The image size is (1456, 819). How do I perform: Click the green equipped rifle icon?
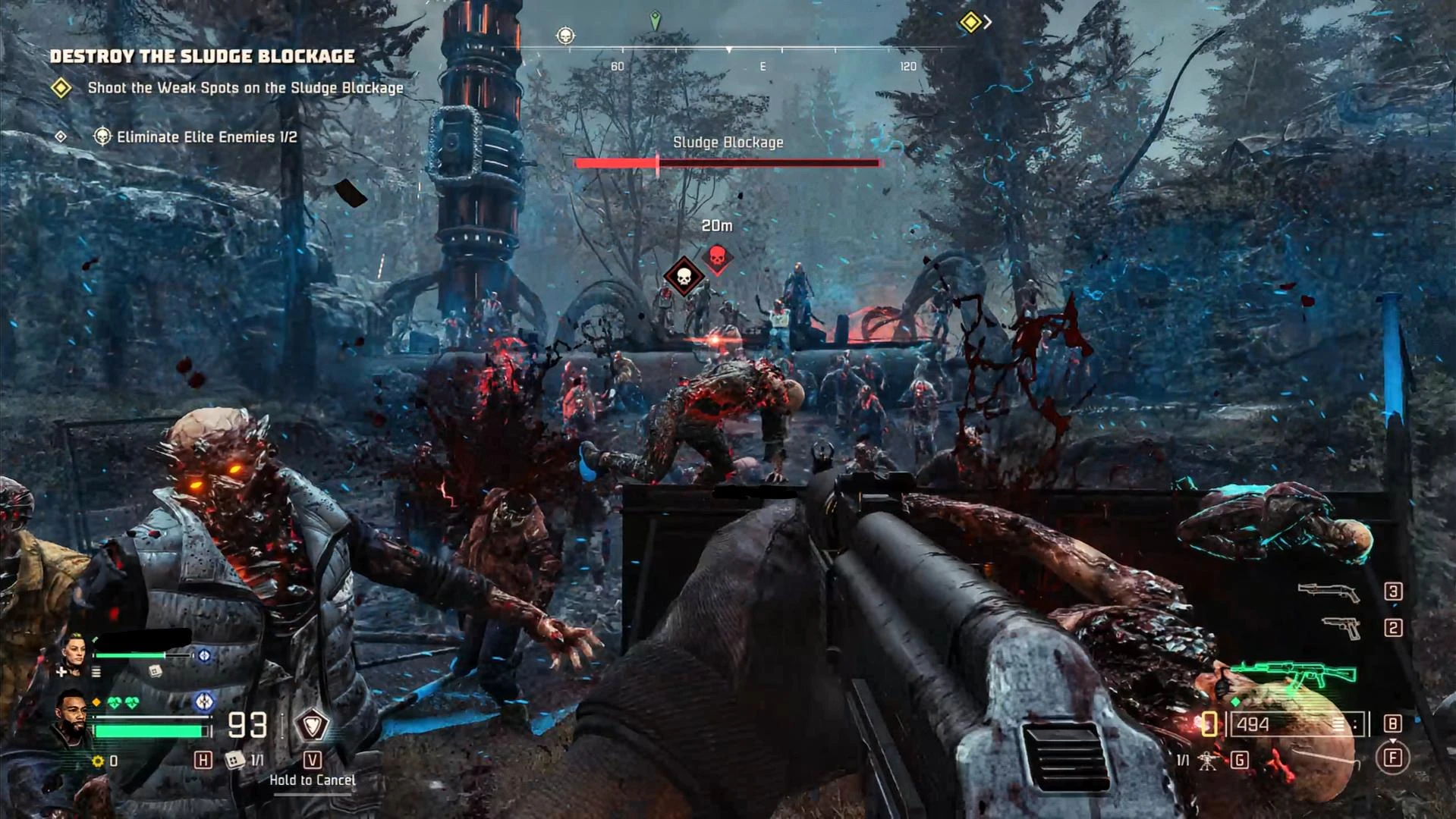point(1294,671)
